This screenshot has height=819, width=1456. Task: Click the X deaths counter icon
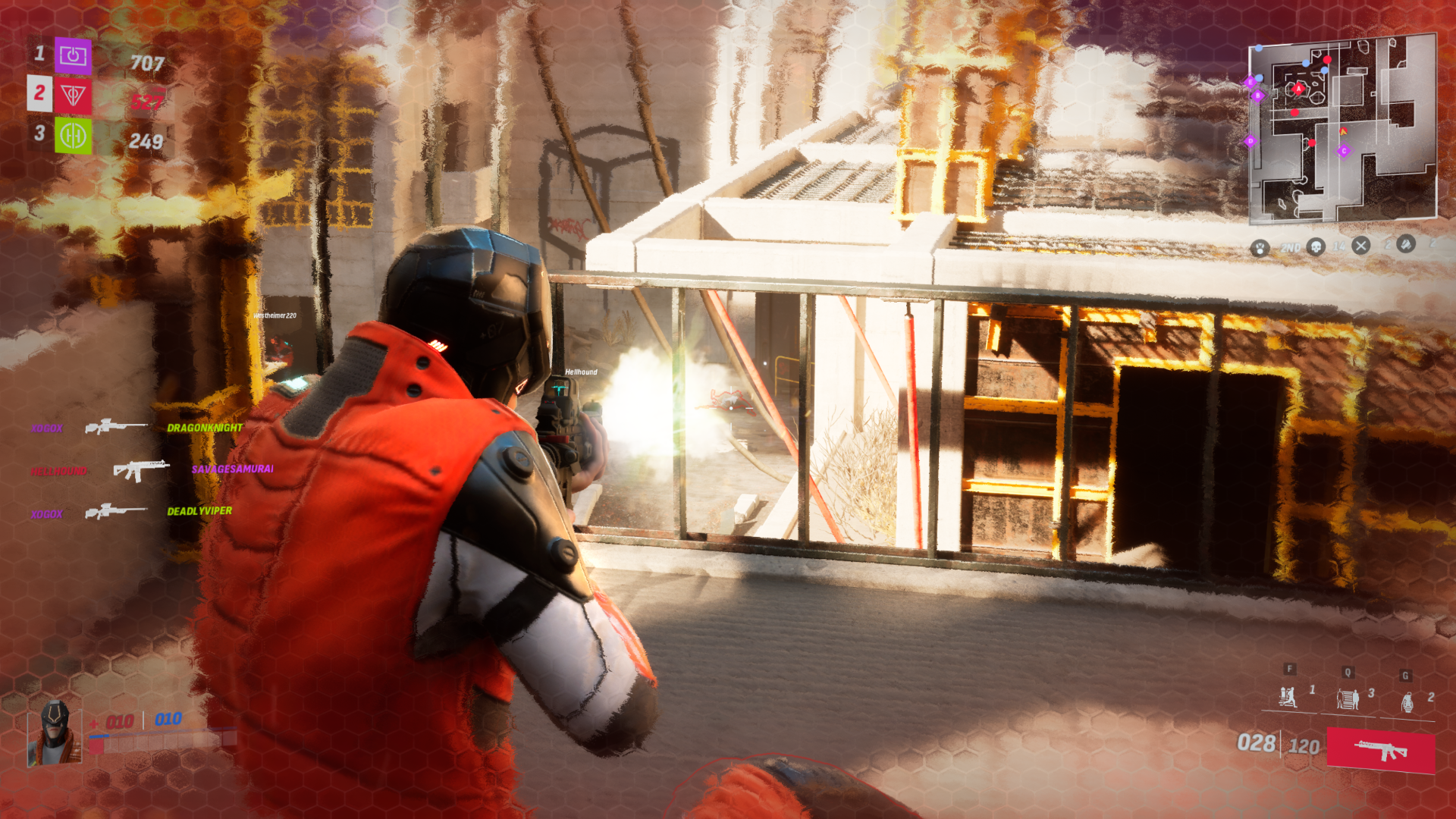[1360, 246]
